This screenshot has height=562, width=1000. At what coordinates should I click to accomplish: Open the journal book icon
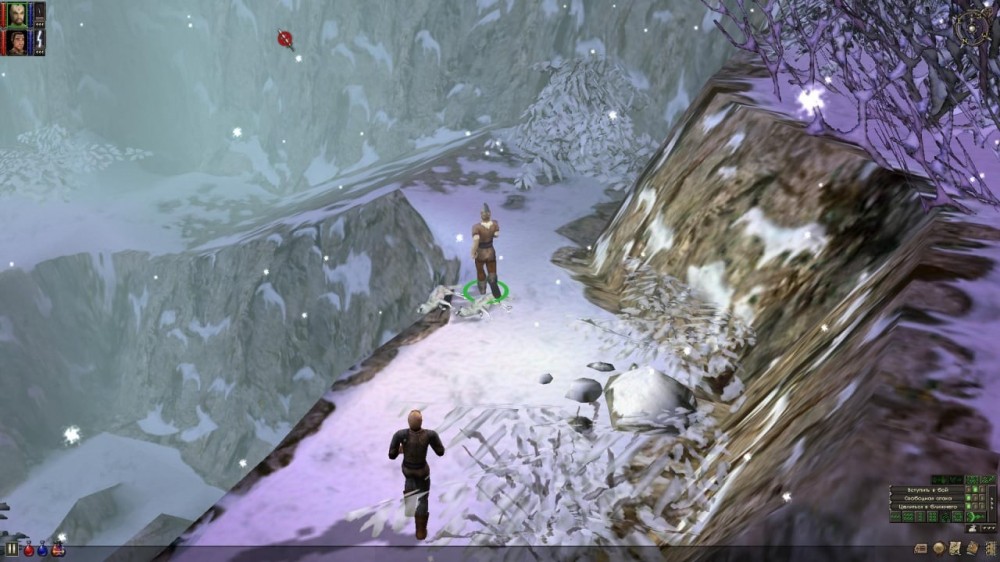coord(970,548)
